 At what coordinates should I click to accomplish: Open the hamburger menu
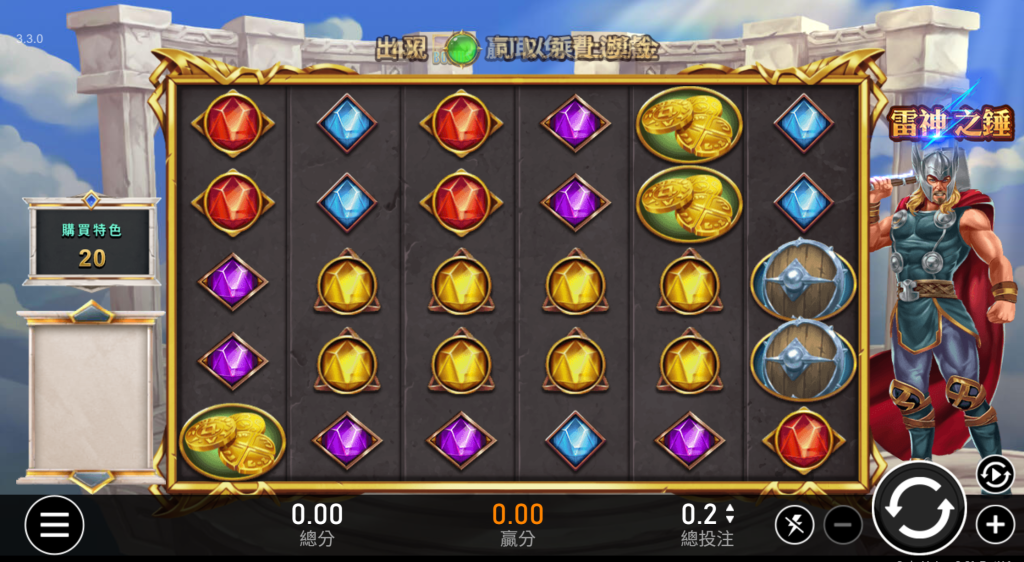(54, 524)
